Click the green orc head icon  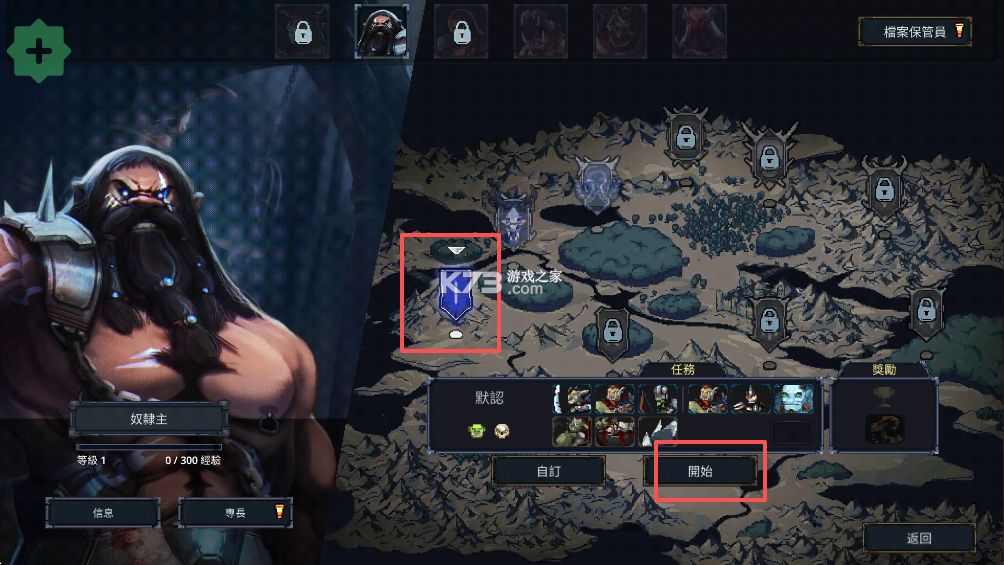(x=476, y=430)
